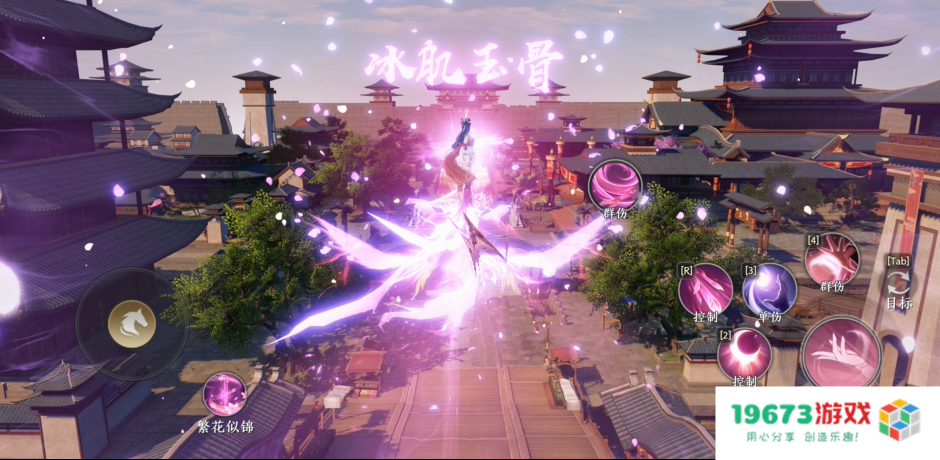Image resolution: width=940 pixels, height=460 pixels.
Task: Activate the 控制 skill marked [2]
Action: [743, 353]
